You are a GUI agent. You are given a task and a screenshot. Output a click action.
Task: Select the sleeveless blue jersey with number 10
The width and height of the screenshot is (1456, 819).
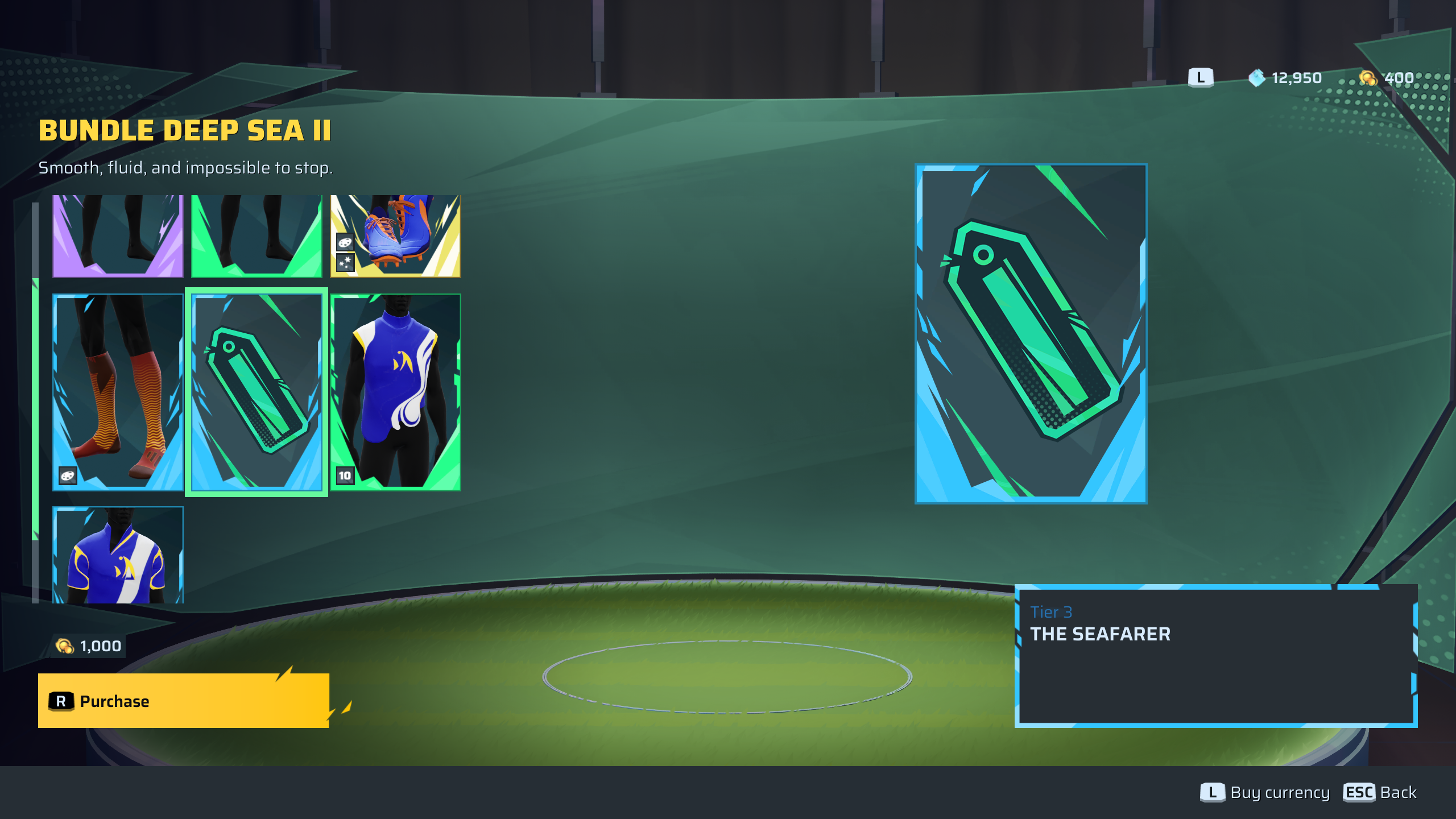coord(395,391)
